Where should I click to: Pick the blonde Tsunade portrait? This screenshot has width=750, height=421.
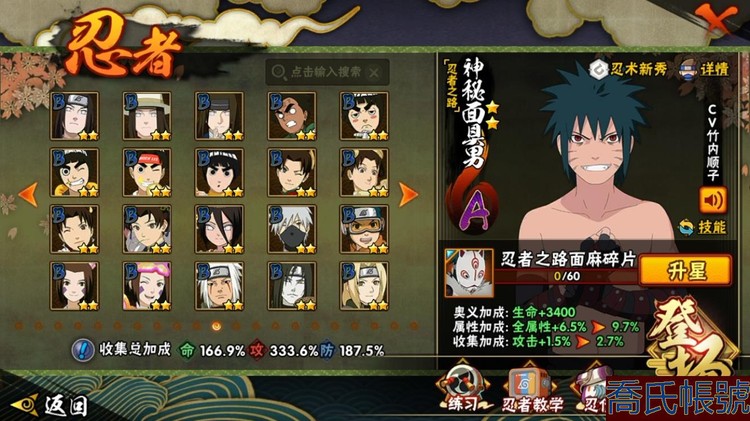pyautogui.click(x=365, y=284)
